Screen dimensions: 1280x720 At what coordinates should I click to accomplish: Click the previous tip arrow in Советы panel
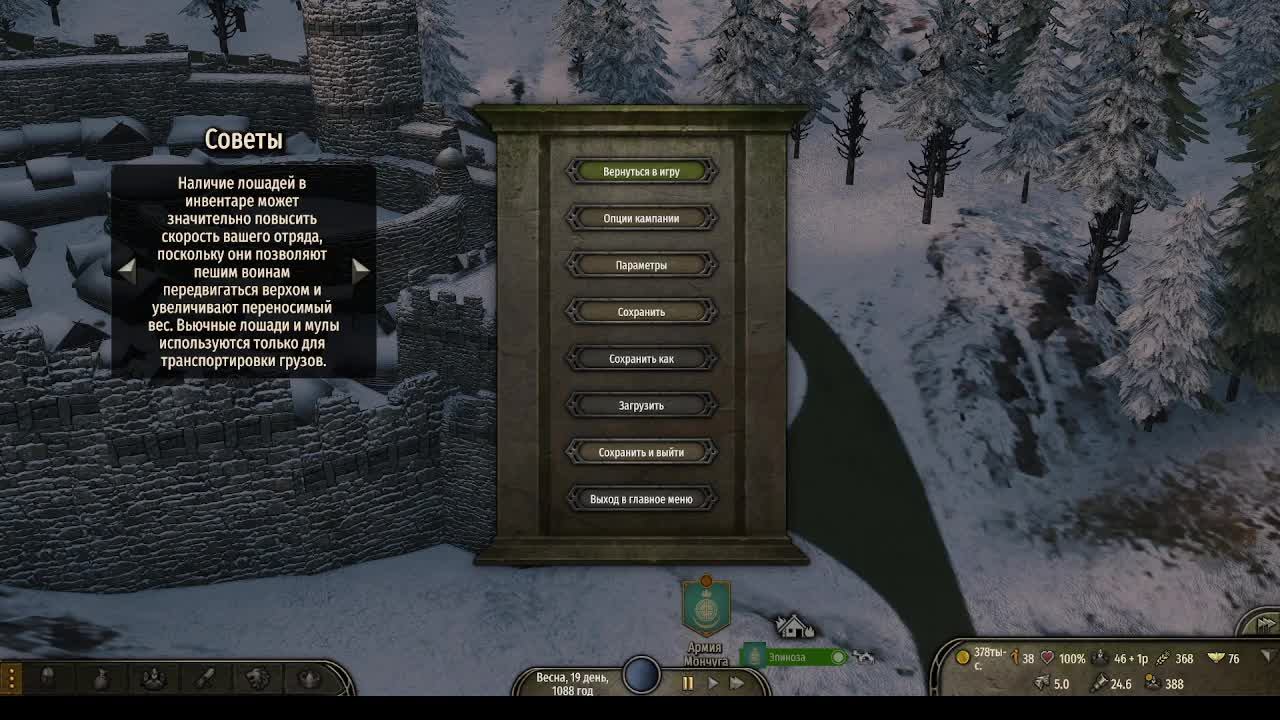pos(127,269)
